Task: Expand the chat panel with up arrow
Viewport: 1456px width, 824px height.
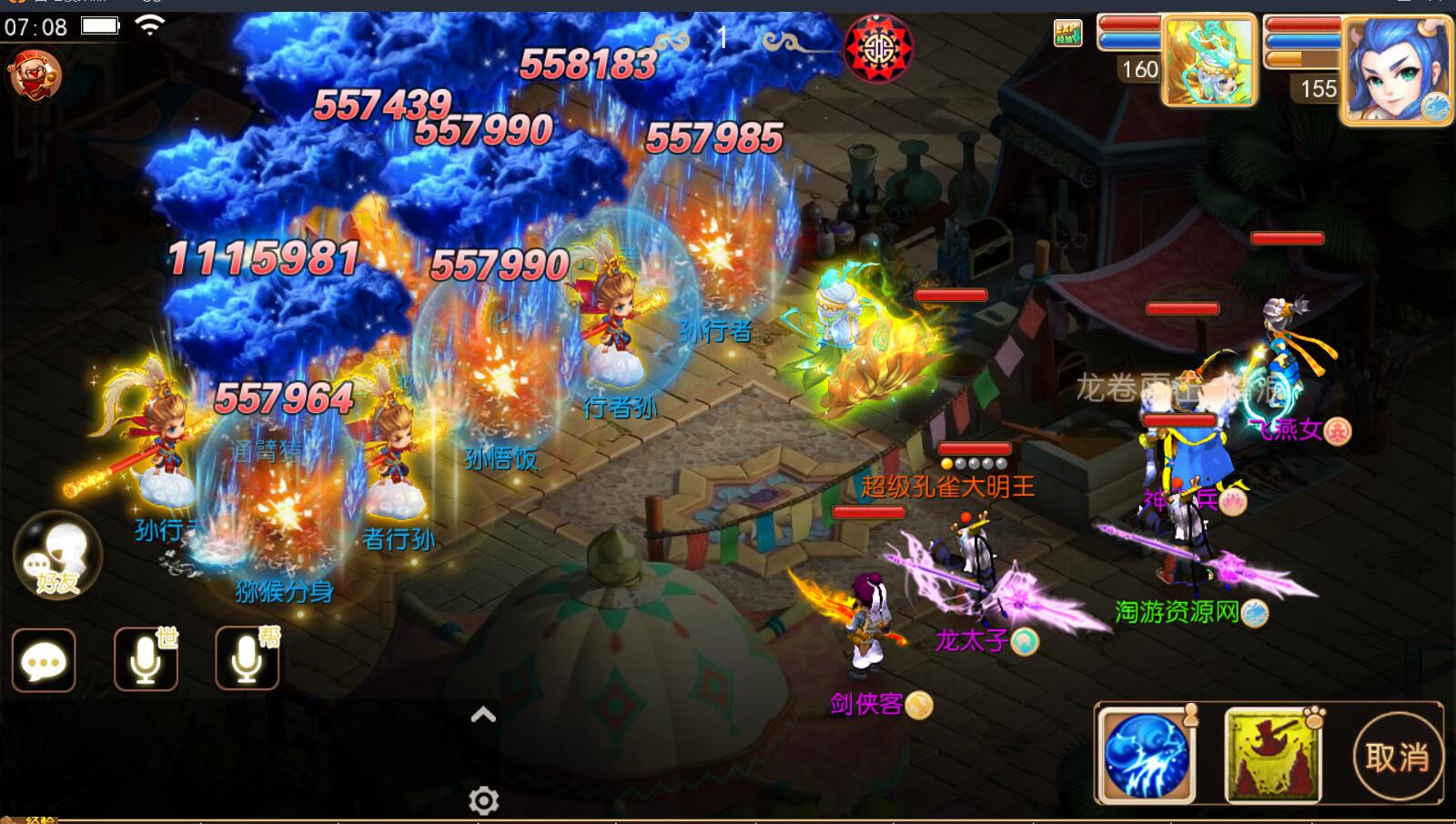Action: click(x=483, y=715)
